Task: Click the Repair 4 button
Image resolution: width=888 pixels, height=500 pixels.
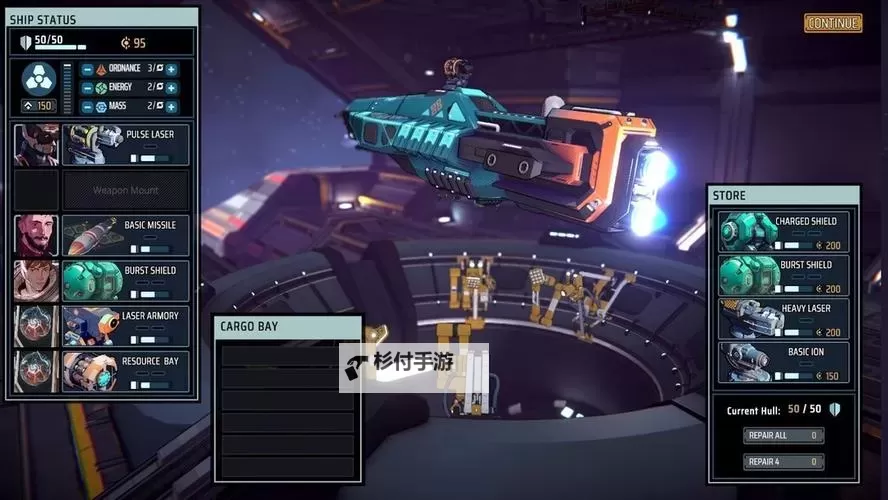Action: (783, 462)
